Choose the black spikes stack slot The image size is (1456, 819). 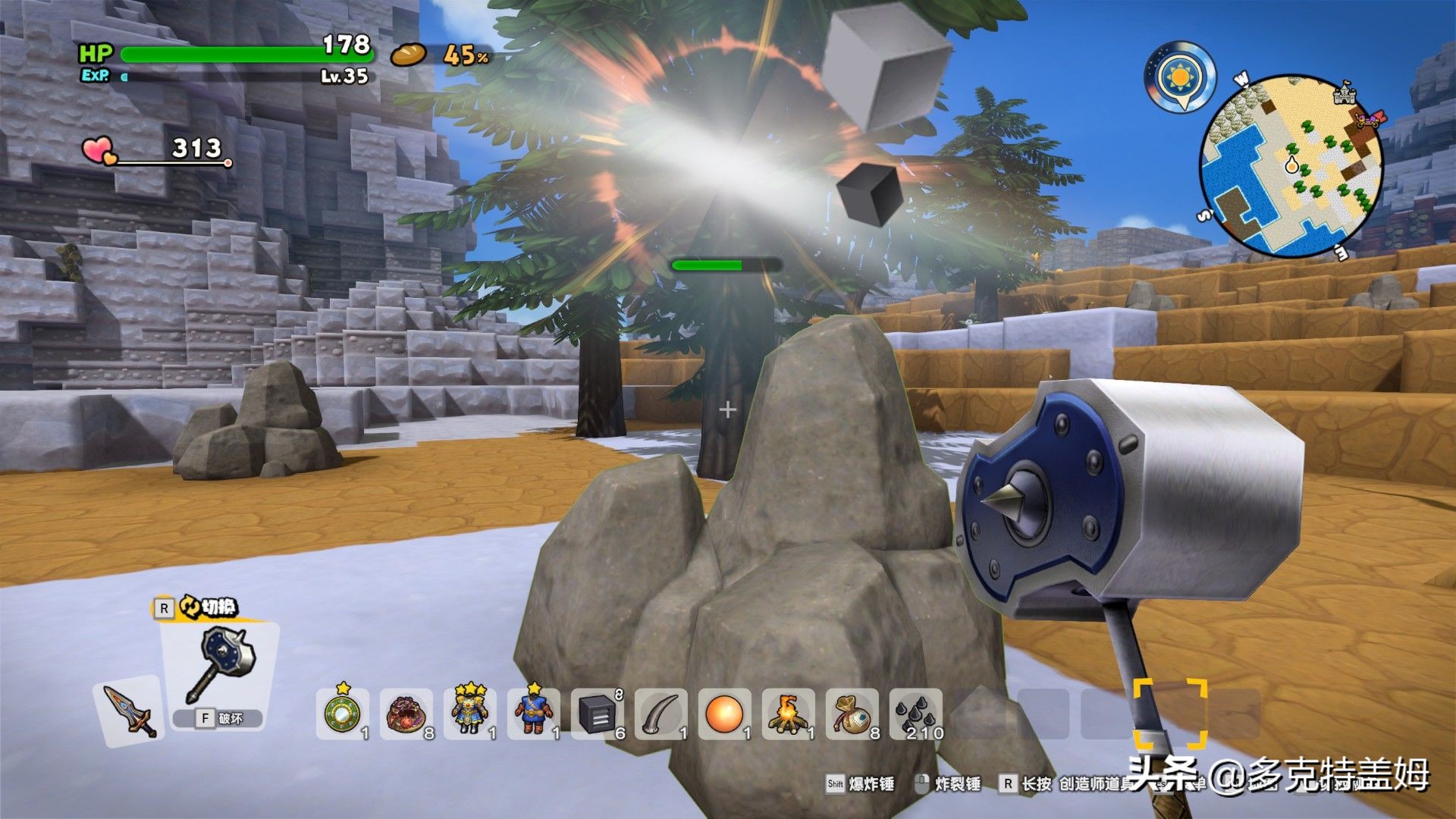coord(916,714)
